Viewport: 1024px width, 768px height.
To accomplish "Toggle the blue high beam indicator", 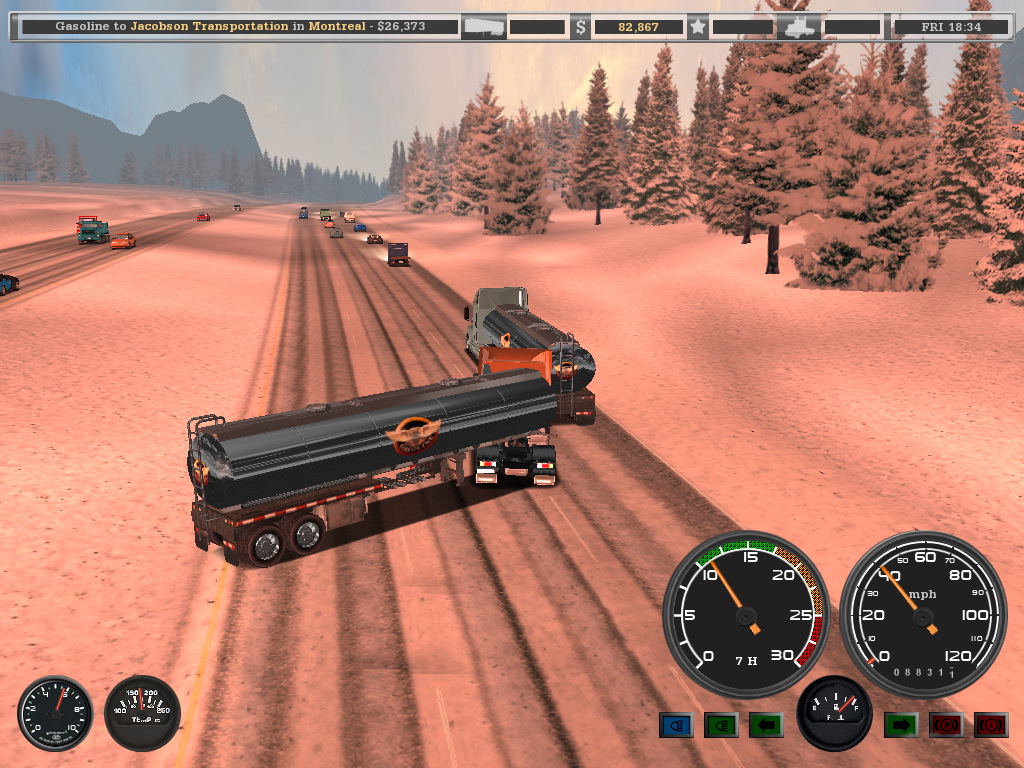I will [676, 725].
